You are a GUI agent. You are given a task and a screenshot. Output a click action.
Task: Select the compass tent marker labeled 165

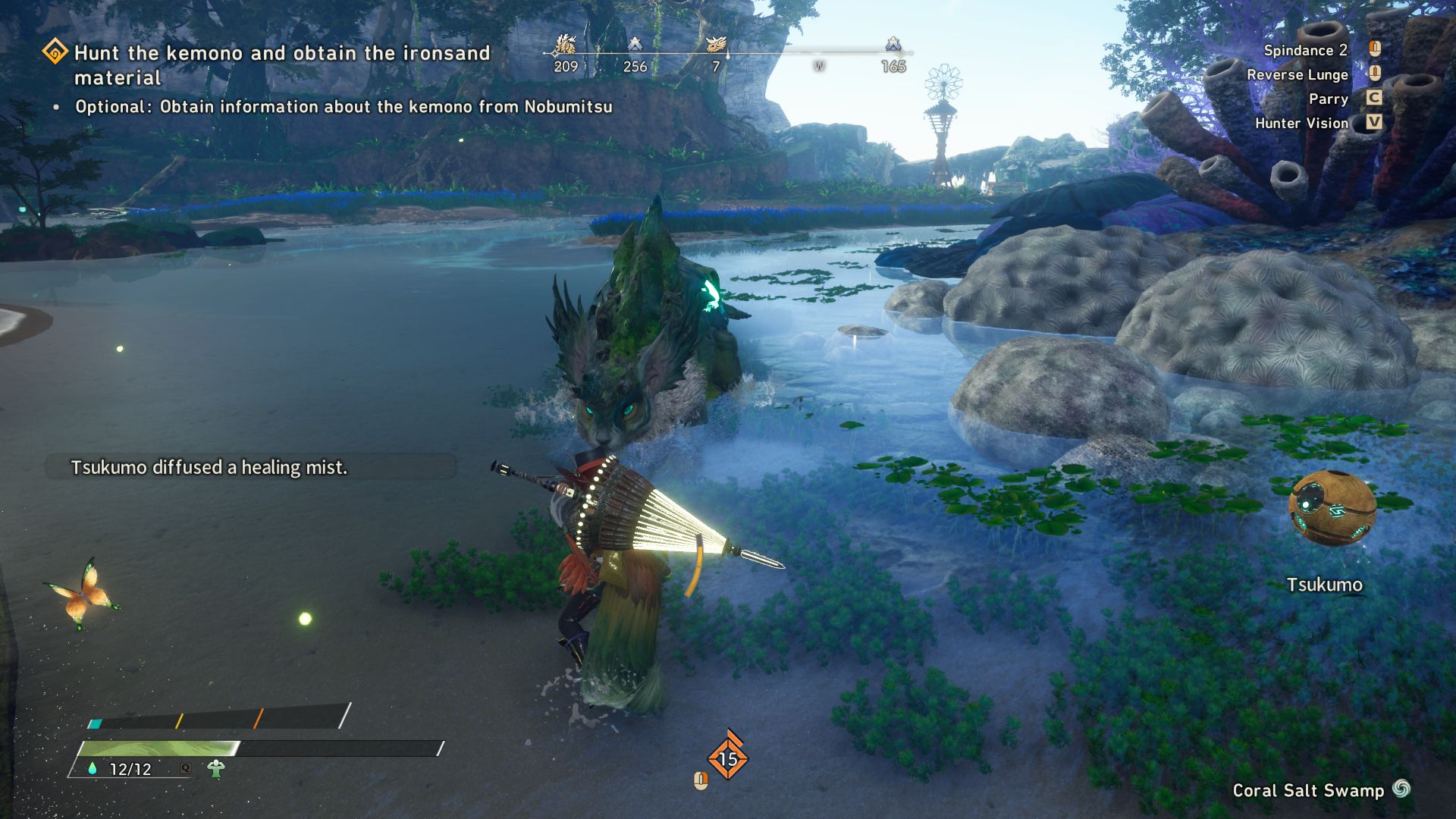893,45
